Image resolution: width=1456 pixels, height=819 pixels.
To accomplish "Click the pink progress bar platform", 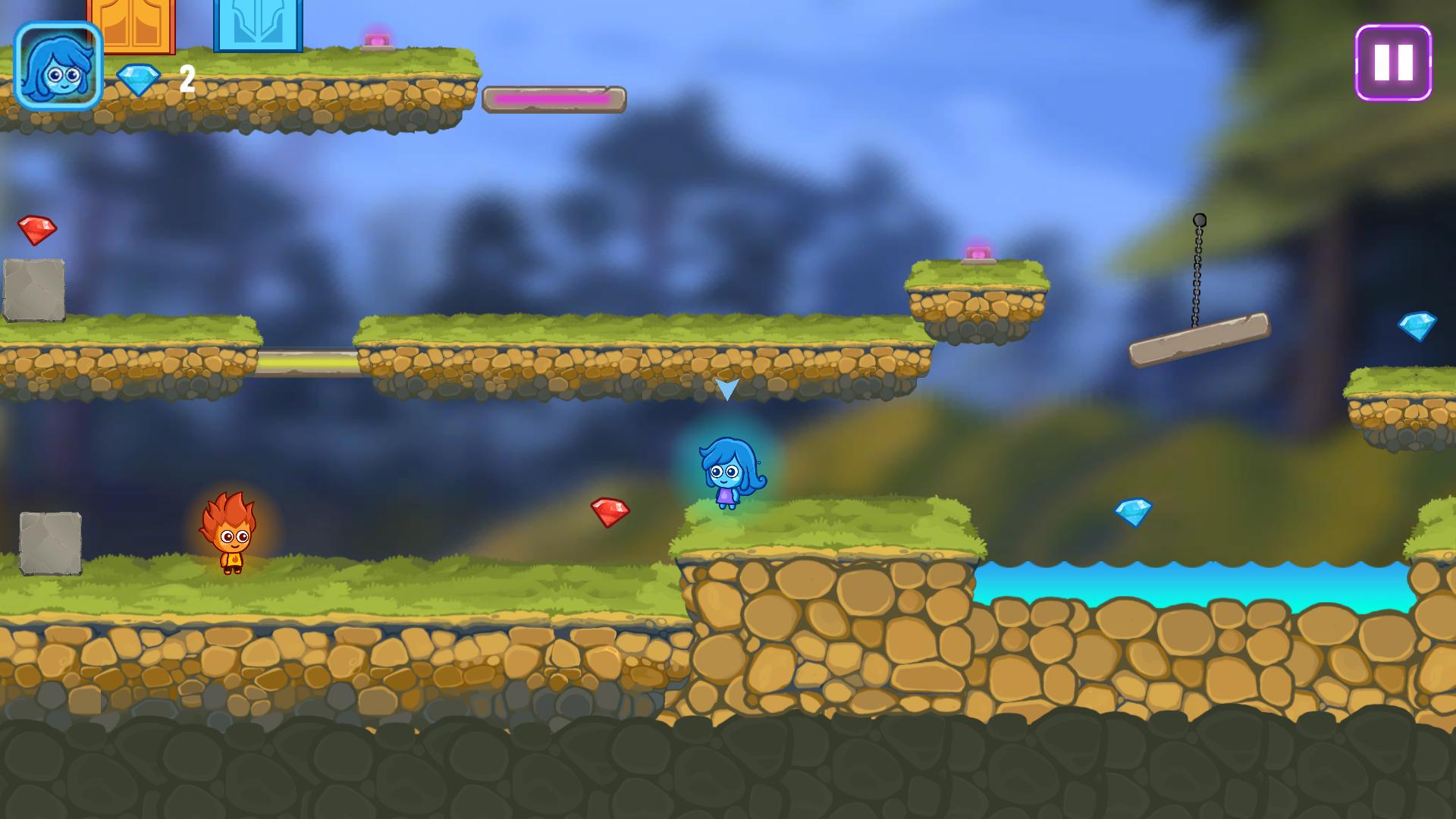I will [554, 97].
